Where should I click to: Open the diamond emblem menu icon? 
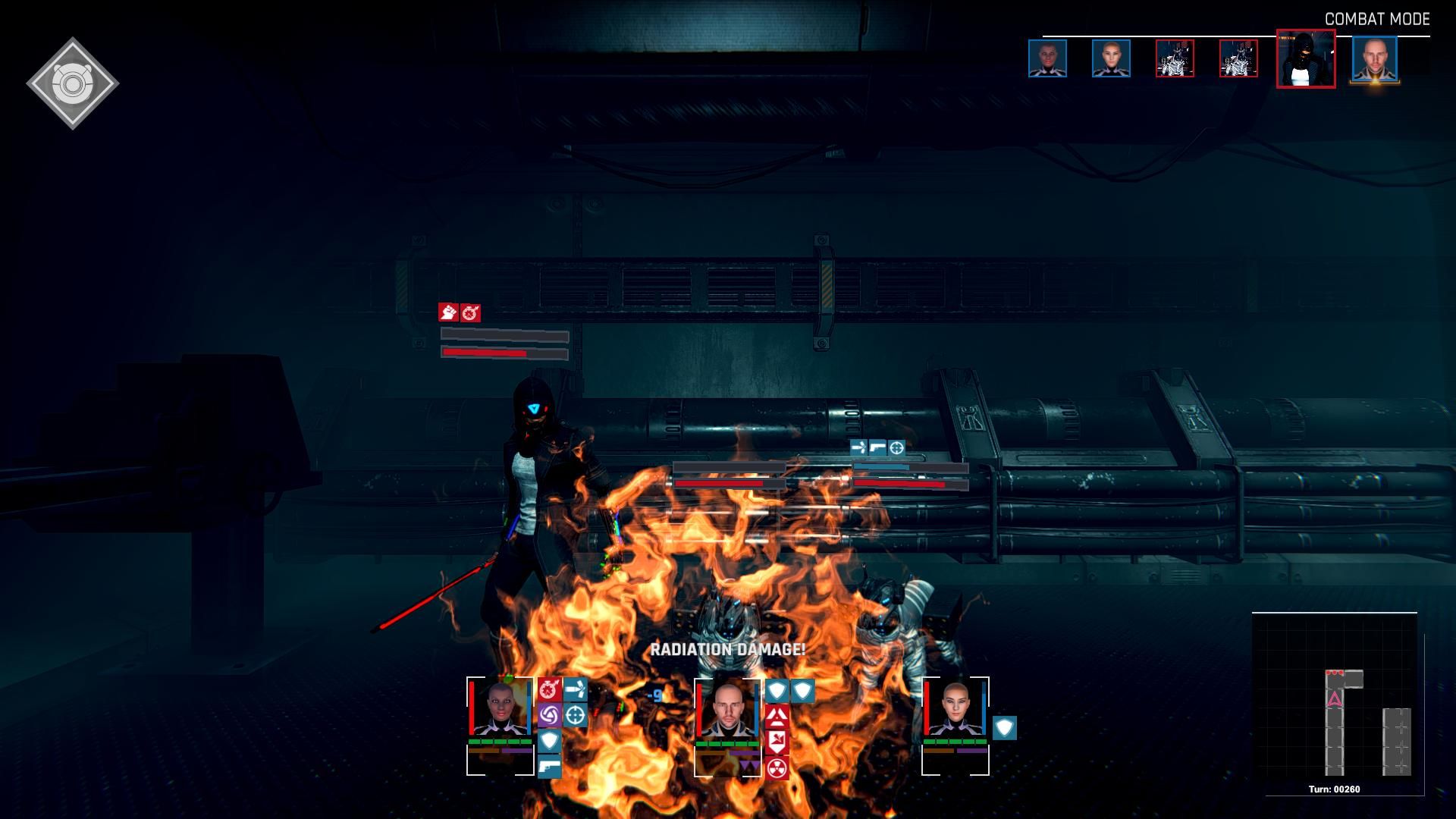tap(73, 83)
